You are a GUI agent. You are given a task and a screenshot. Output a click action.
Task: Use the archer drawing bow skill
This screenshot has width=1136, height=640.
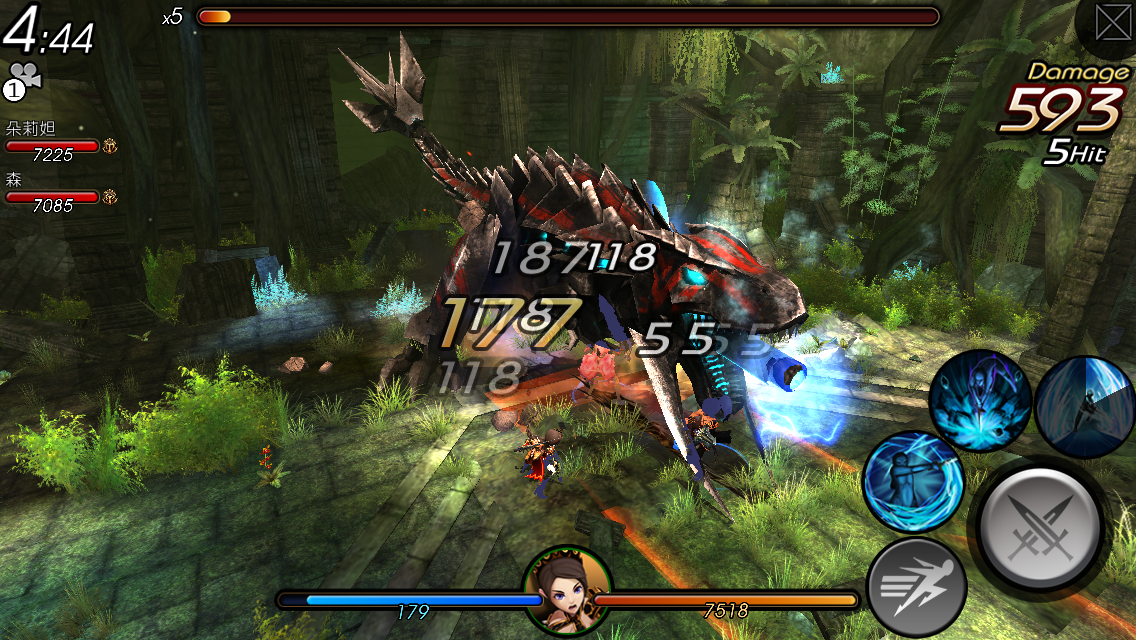tap(912, 481)
